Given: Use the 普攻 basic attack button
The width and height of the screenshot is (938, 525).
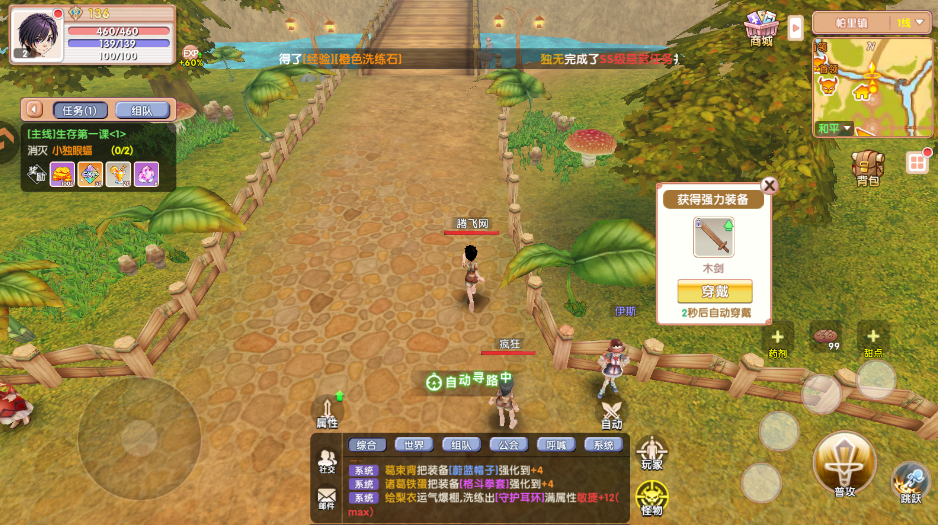Looking at the screenshot, I should (x=844, y=464).
